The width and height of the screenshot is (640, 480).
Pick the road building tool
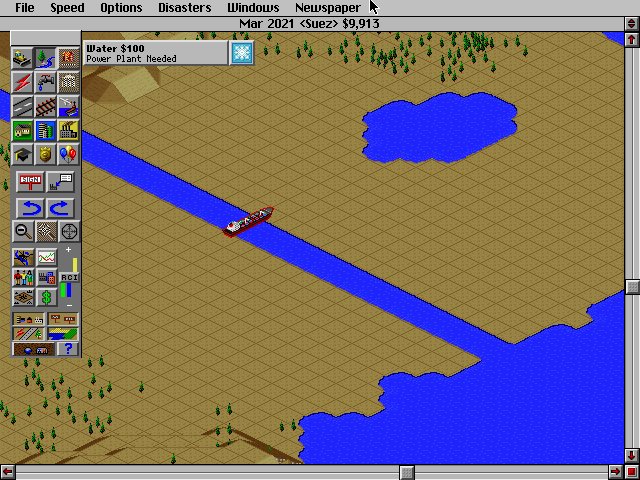[x=22, y=106]
